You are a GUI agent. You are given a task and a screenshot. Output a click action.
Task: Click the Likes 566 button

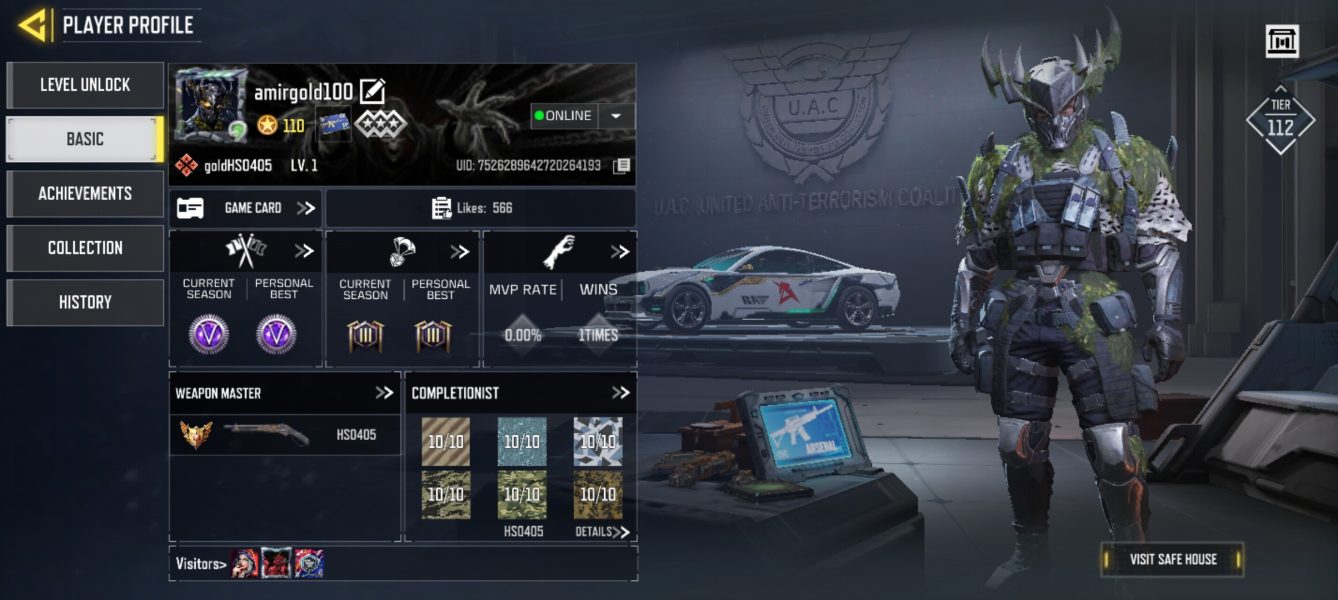(x=480, y=208)
